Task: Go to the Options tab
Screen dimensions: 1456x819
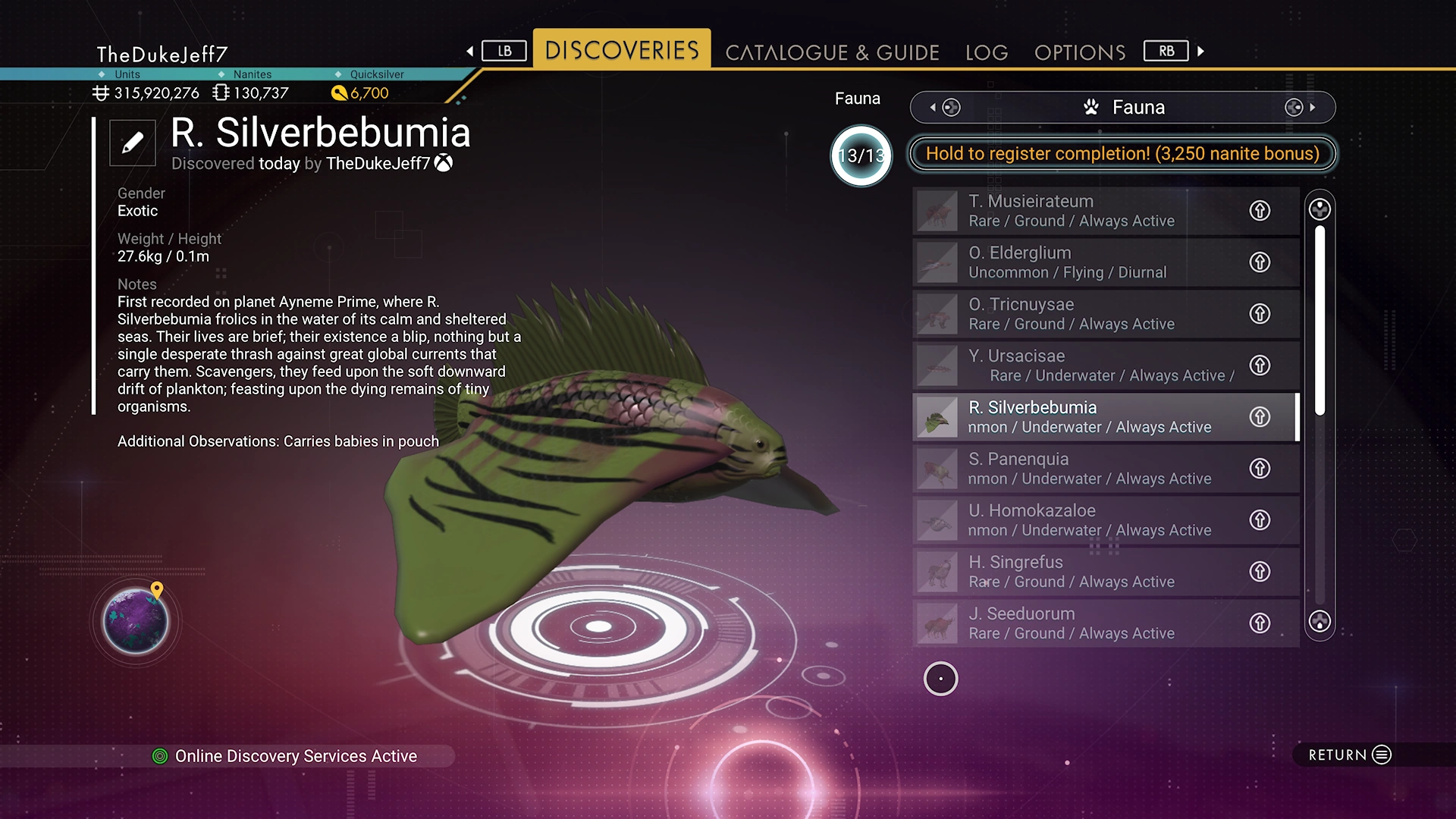Action: click(x=1080, y=52)
